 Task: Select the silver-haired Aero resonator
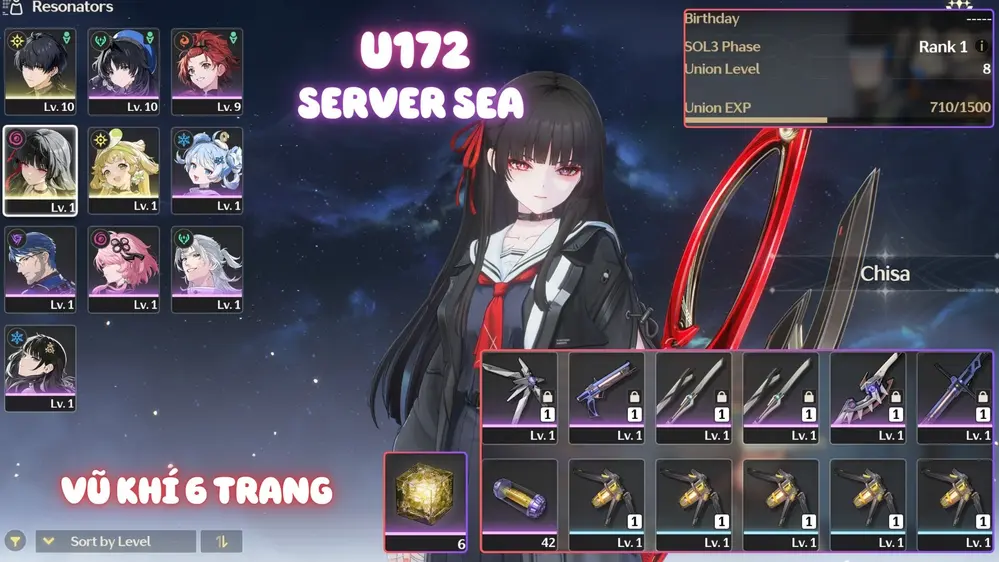tap(207, 269)
